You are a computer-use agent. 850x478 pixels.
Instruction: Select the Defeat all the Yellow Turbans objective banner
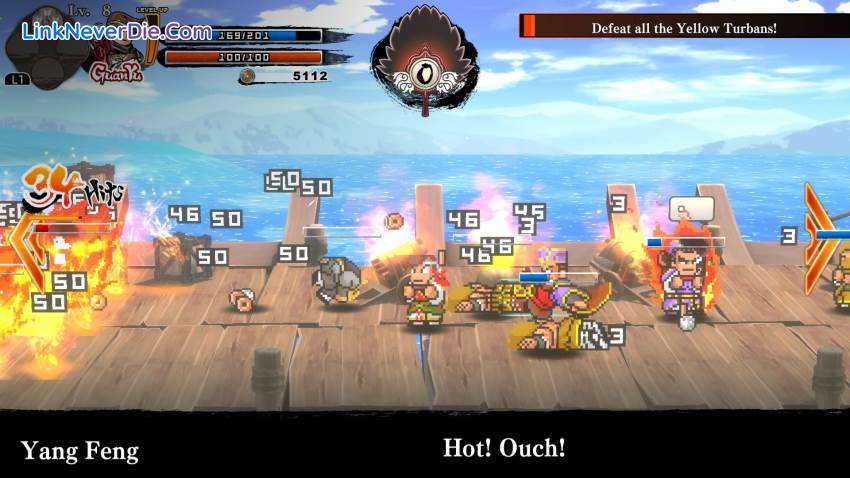[683, 27]
